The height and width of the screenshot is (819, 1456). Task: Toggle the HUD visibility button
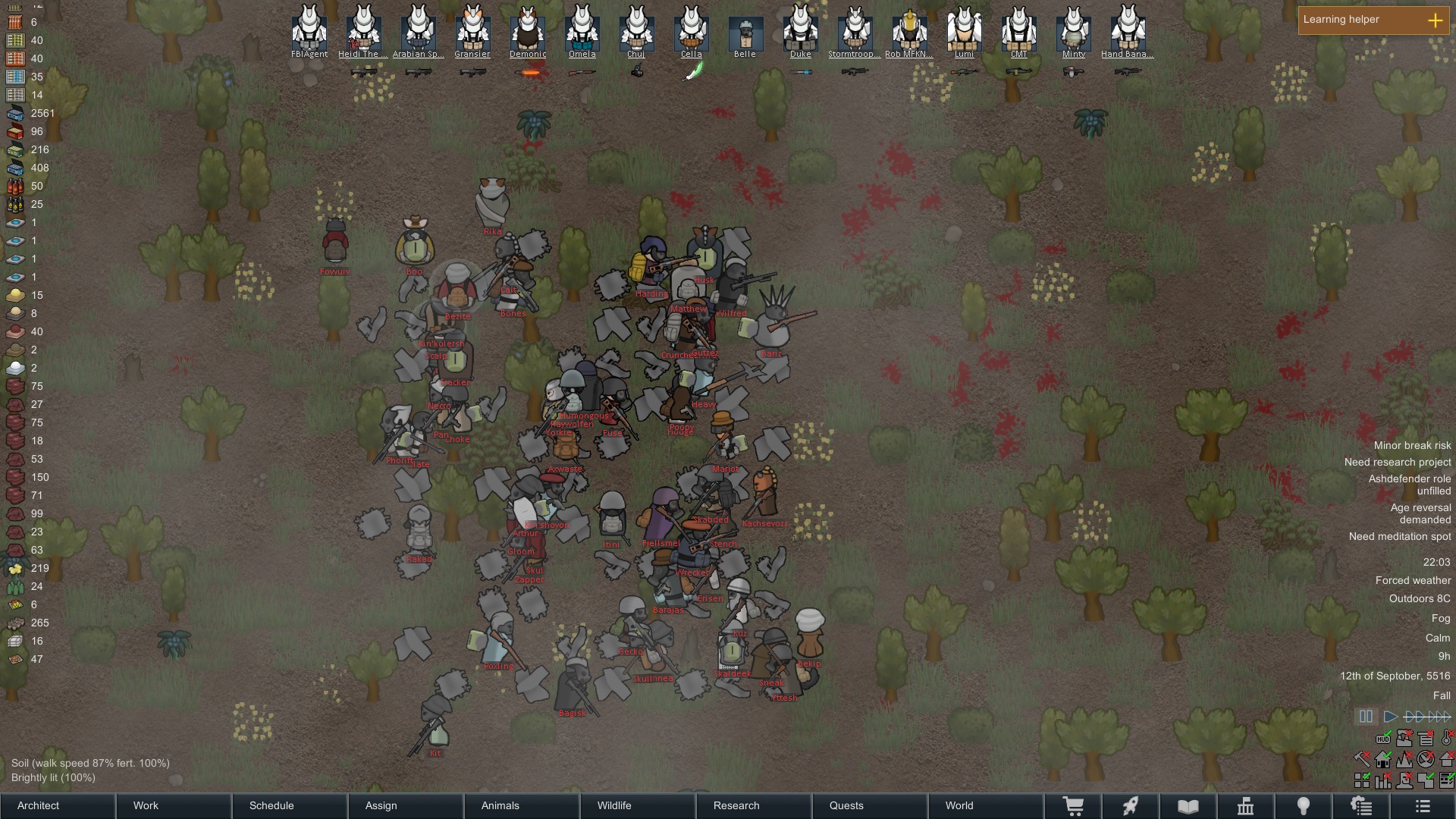[1383, 739]
